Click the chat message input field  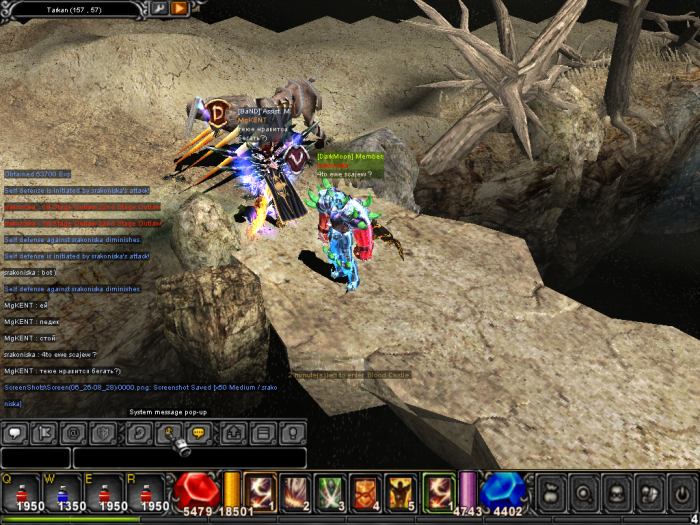coord(190,458)
